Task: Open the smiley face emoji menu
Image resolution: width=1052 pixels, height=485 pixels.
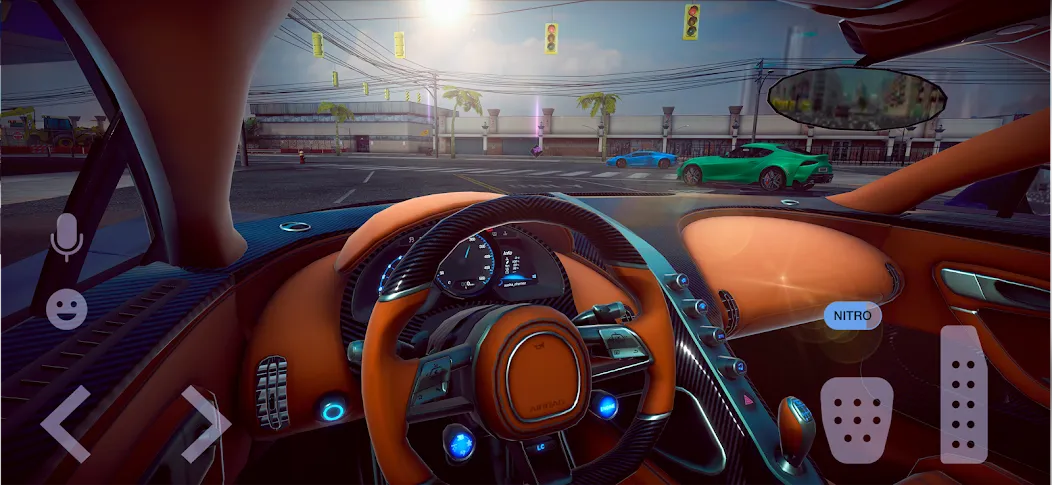Action: [x=66, y=309]
